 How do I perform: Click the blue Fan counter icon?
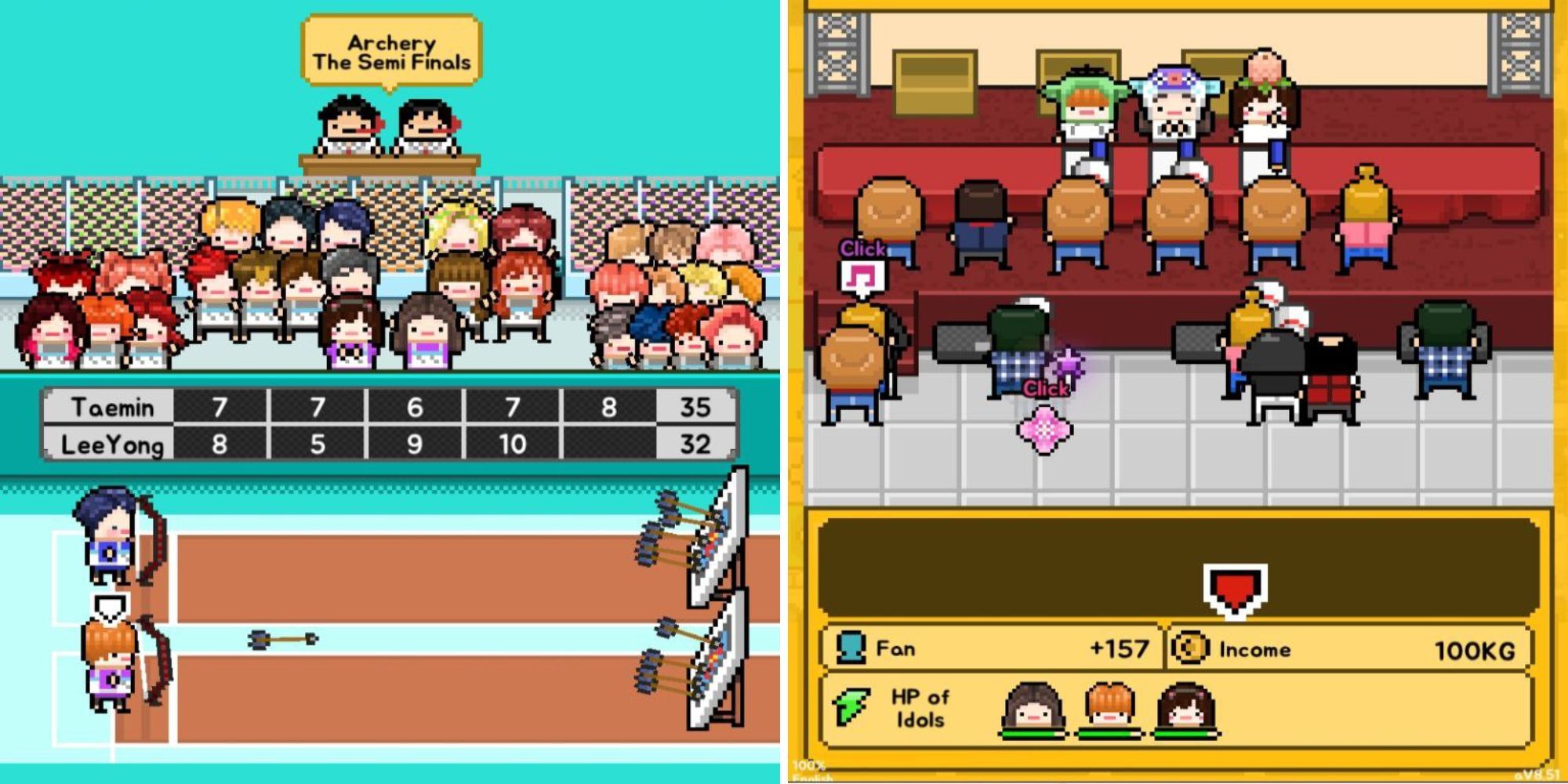(x=852, y=644)
